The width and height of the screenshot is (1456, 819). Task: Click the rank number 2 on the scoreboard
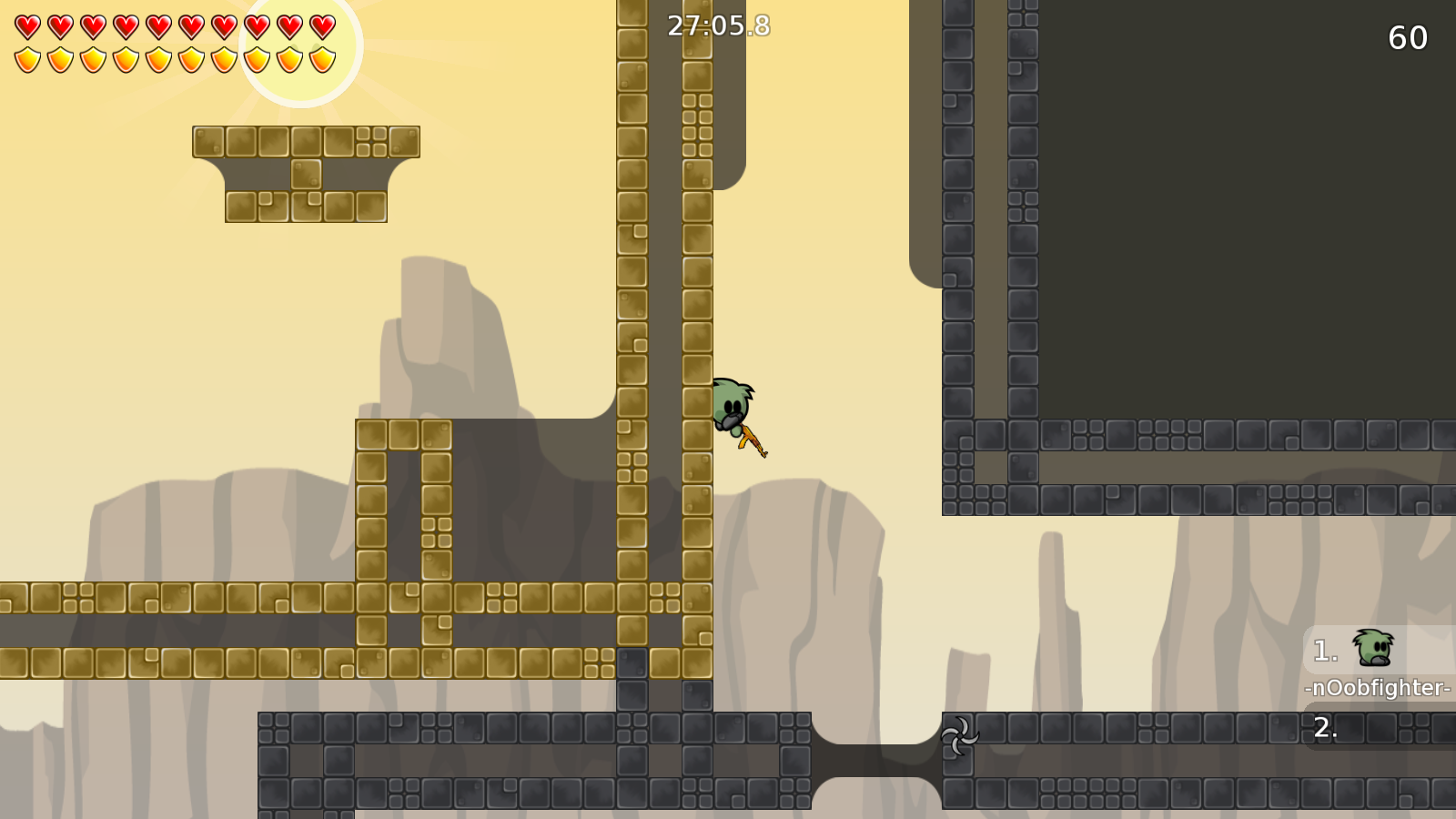click(1324, 728)
